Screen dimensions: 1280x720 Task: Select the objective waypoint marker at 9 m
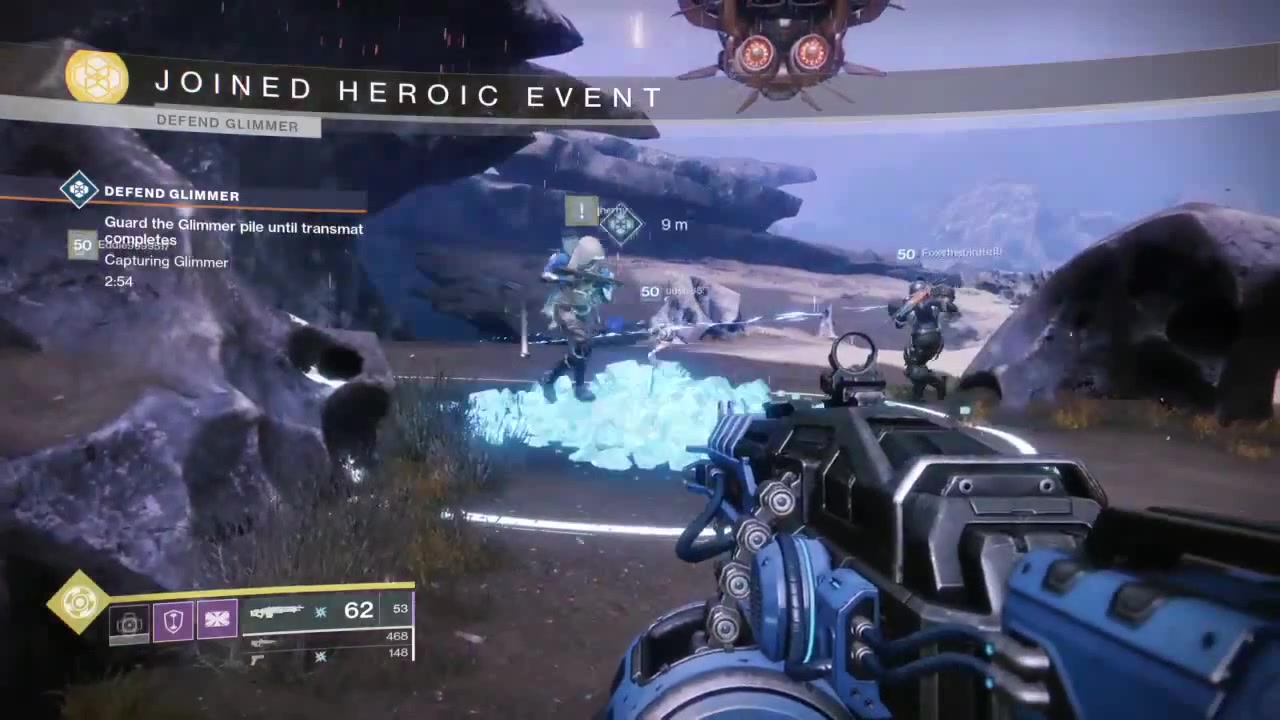click(x=620, y=224)
